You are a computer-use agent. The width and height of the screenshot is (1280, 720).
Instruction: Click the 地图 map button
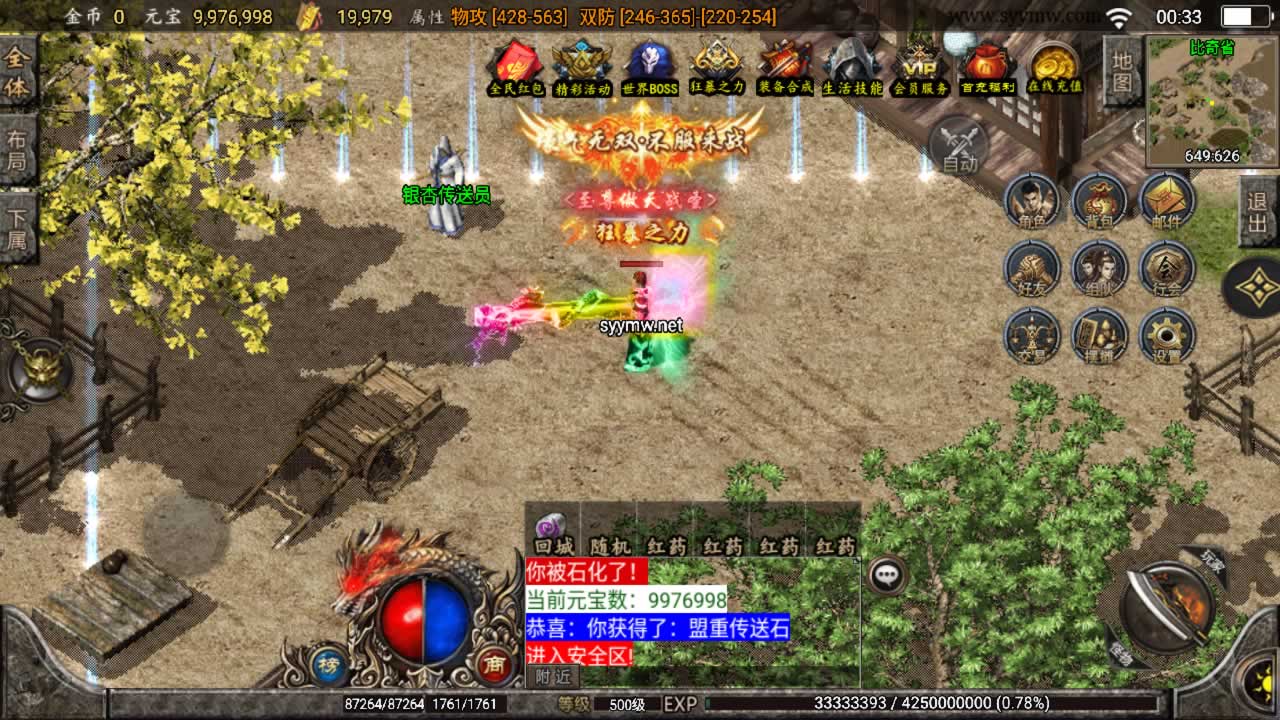click(1123, 70)
